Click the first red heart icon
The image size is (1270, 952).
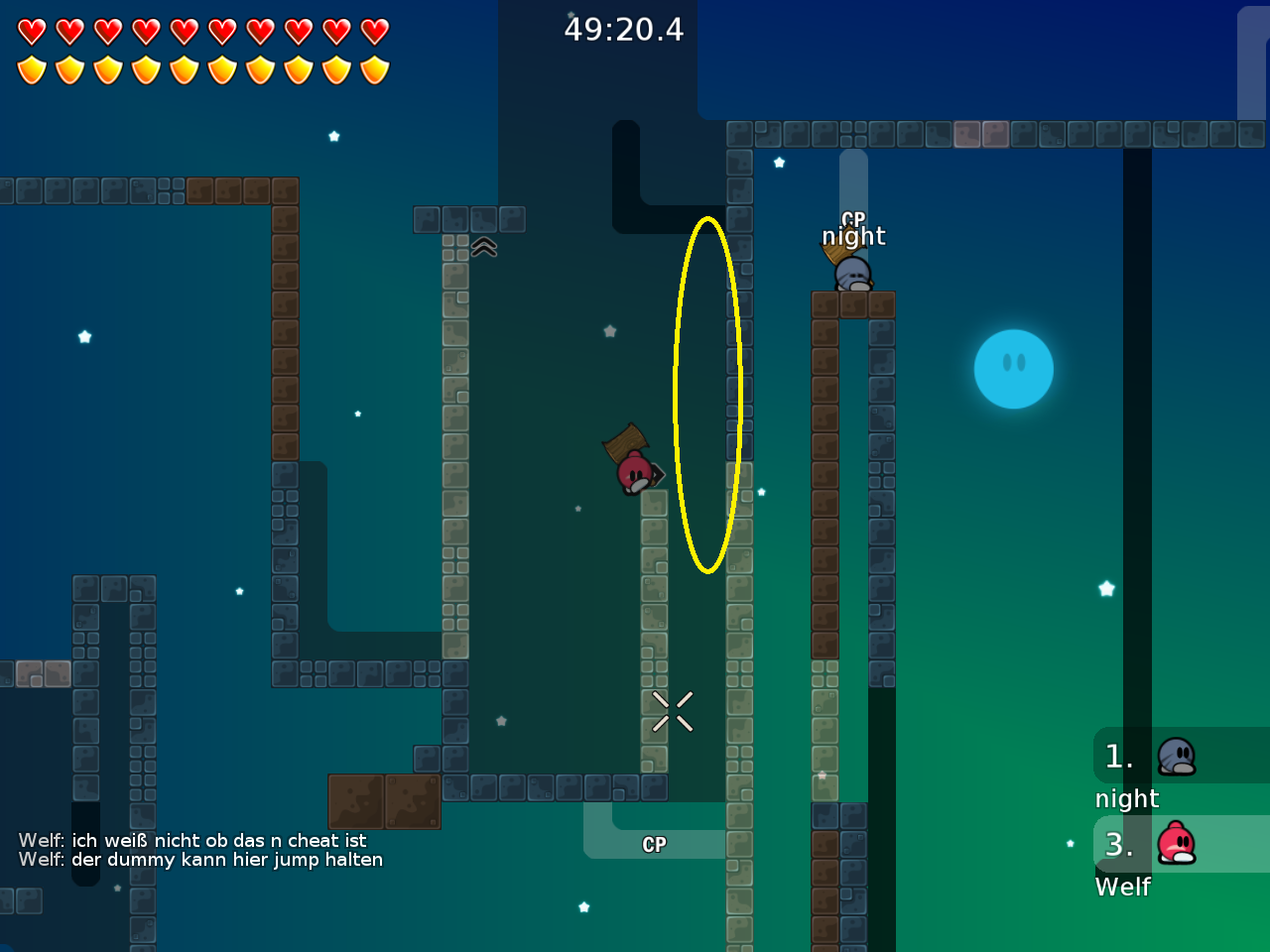(33, 31)
